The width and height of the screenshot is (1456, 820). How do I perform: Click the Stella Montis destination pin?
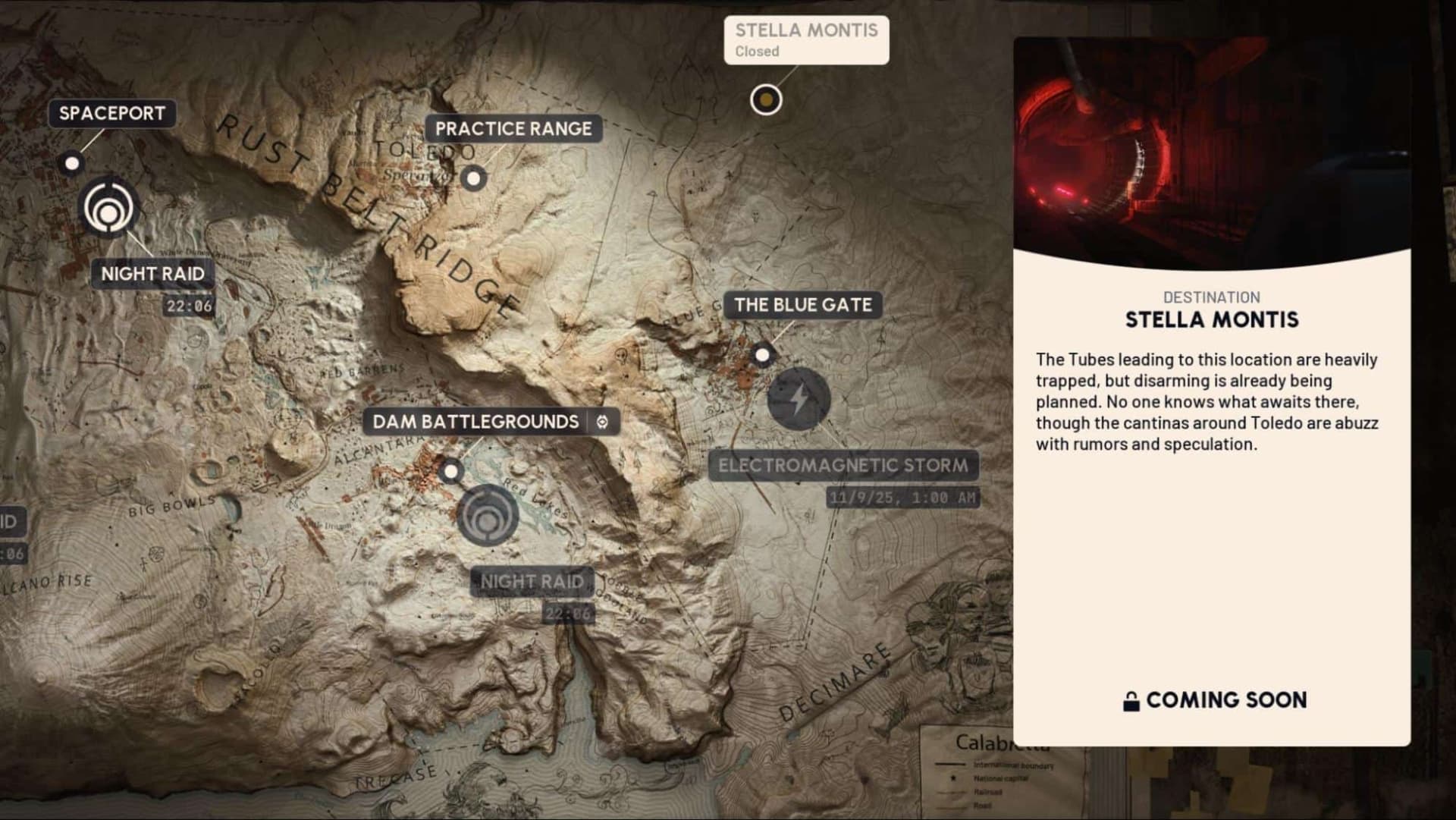click(765, 100)
